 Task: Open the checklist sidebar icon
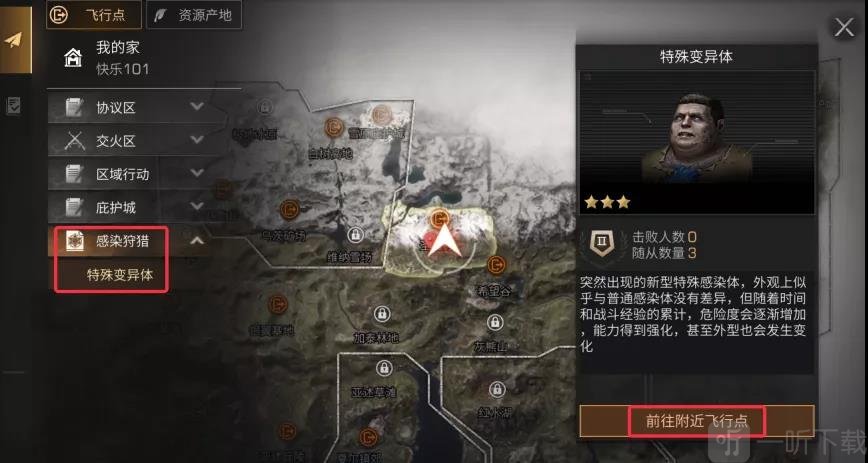click(x=14, y=105)
